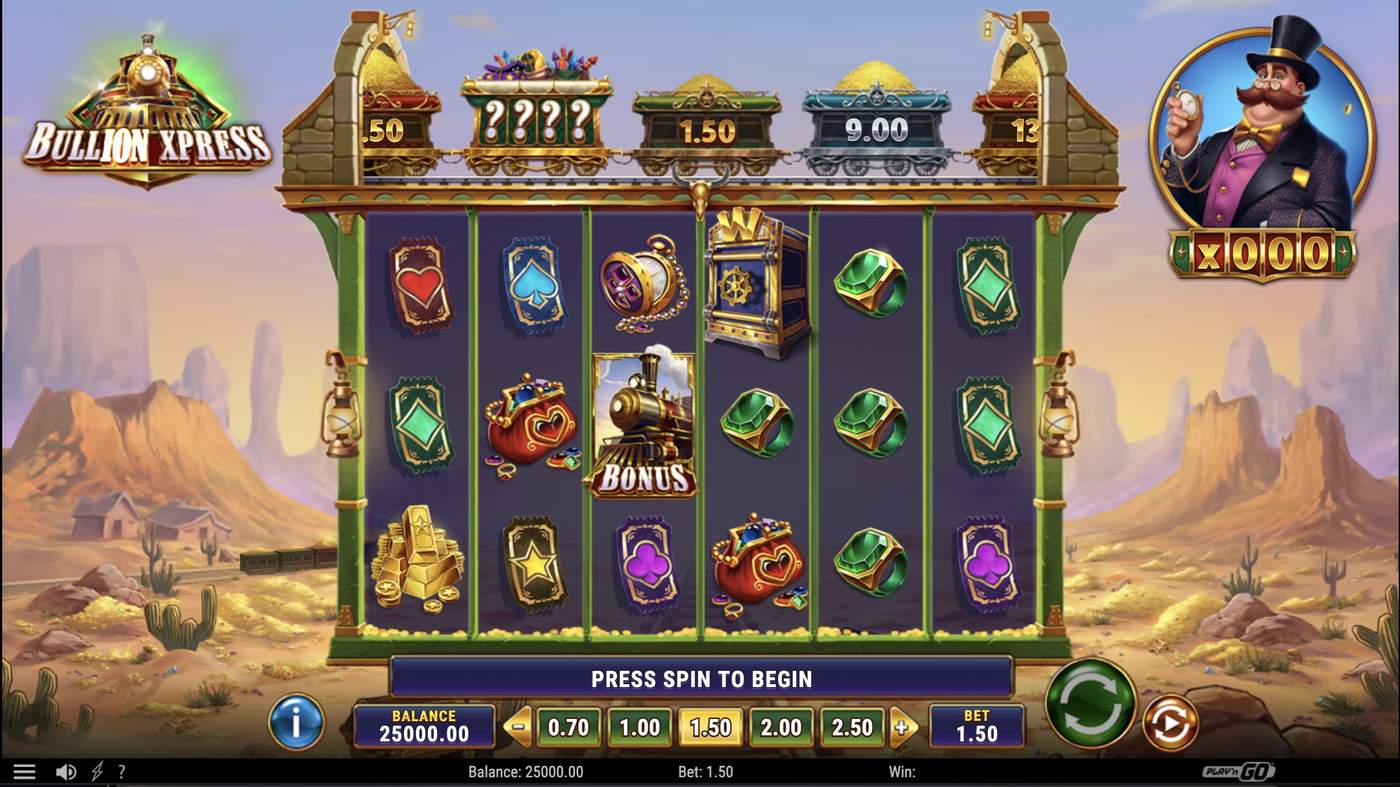The width and height of the screenshot is (1400, 787).
Task: Choose the 2.00 bet option
Action: click(x=781, y=727)
